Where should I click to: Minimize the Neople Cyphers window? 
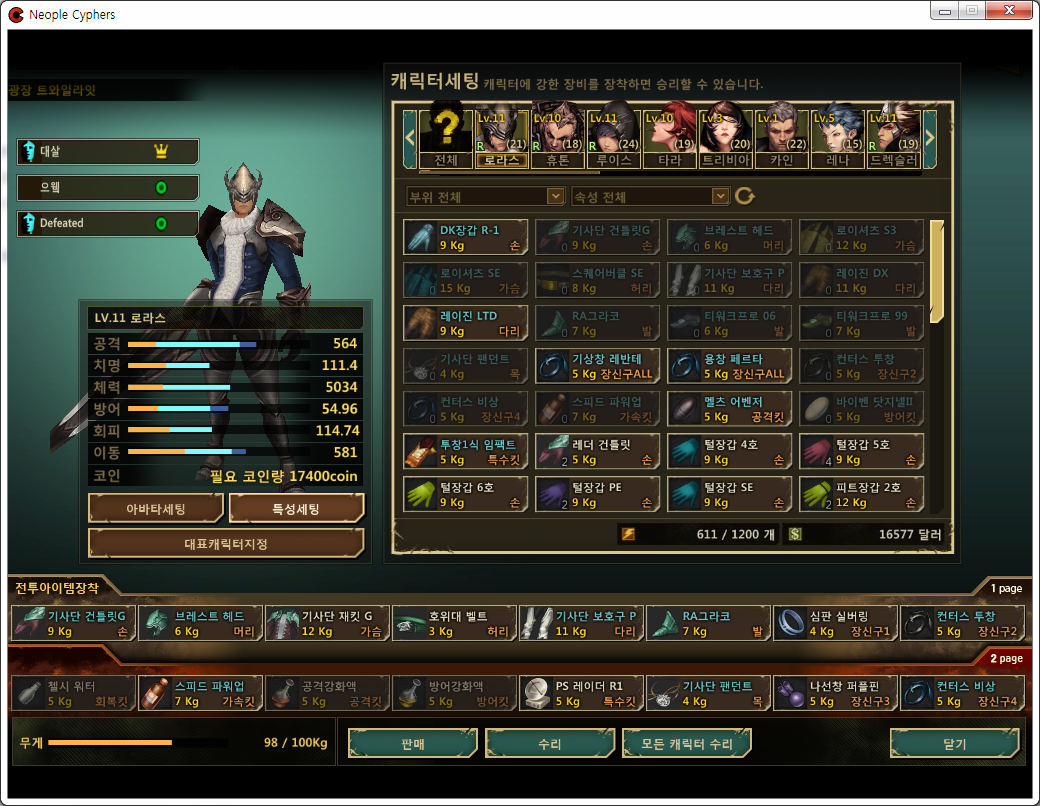(944, 12)
